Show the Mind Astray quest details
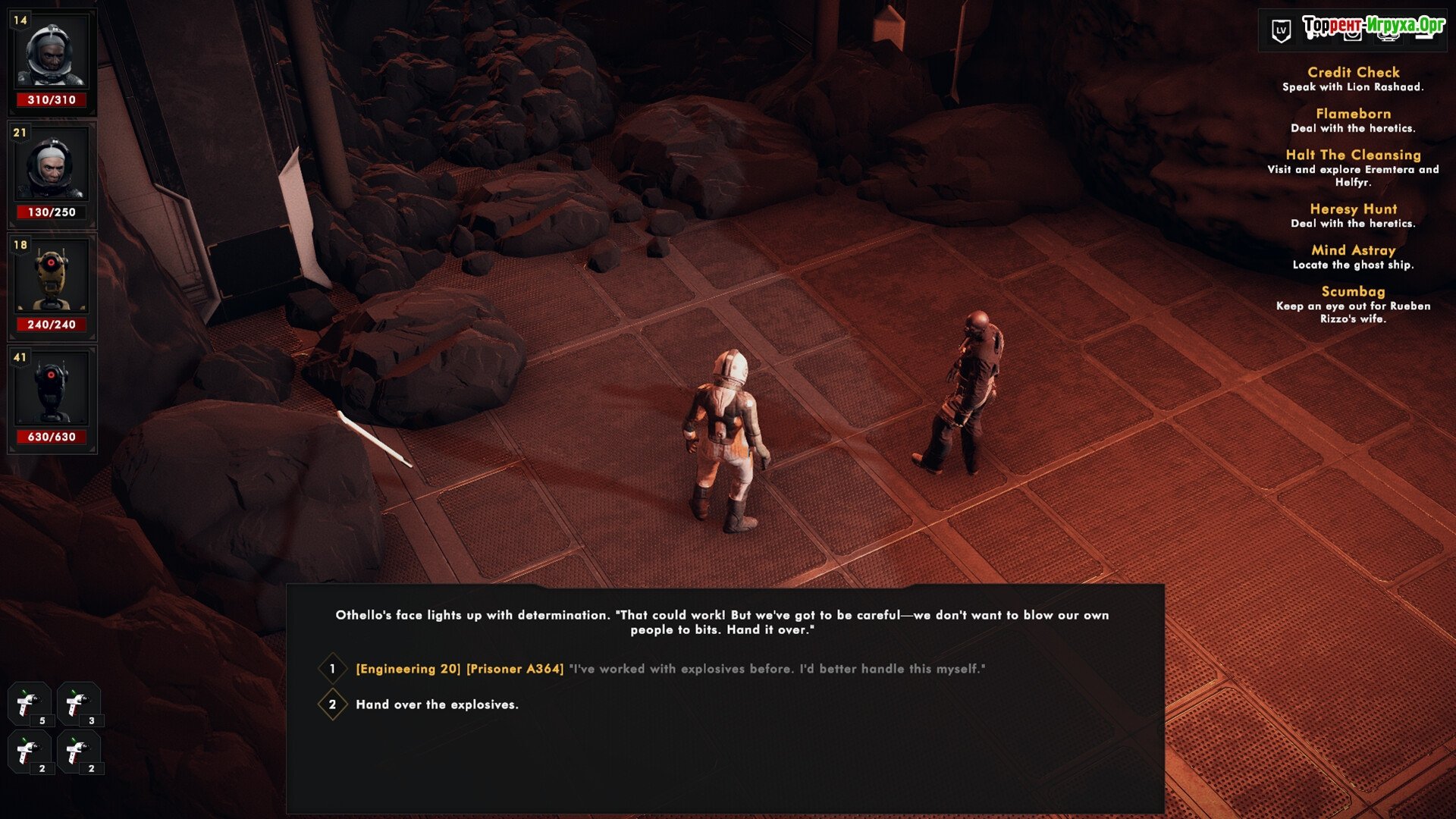1456x819 pixels. pos(1353,250)
